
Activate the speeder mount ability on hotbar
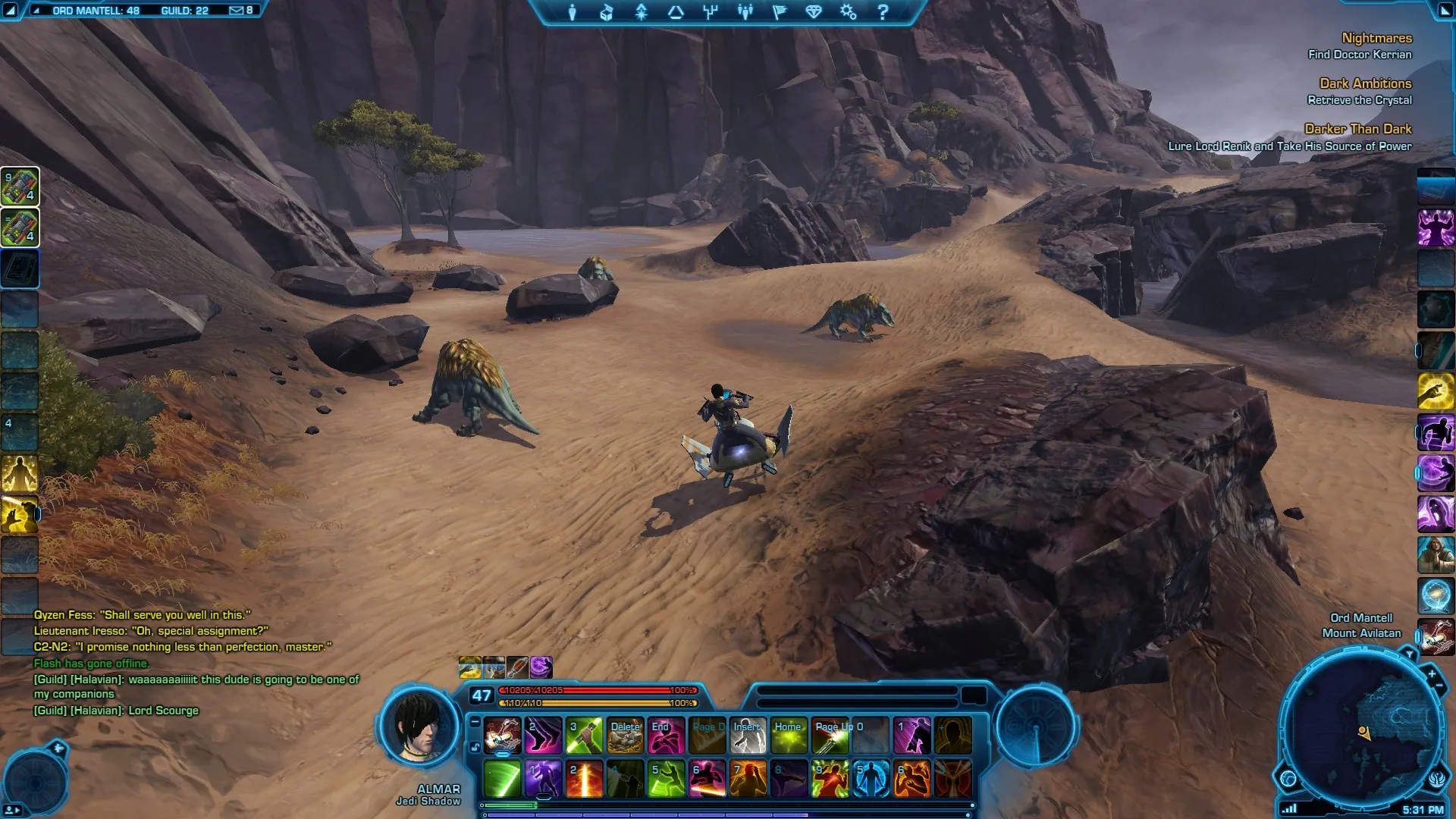point(502,736)
